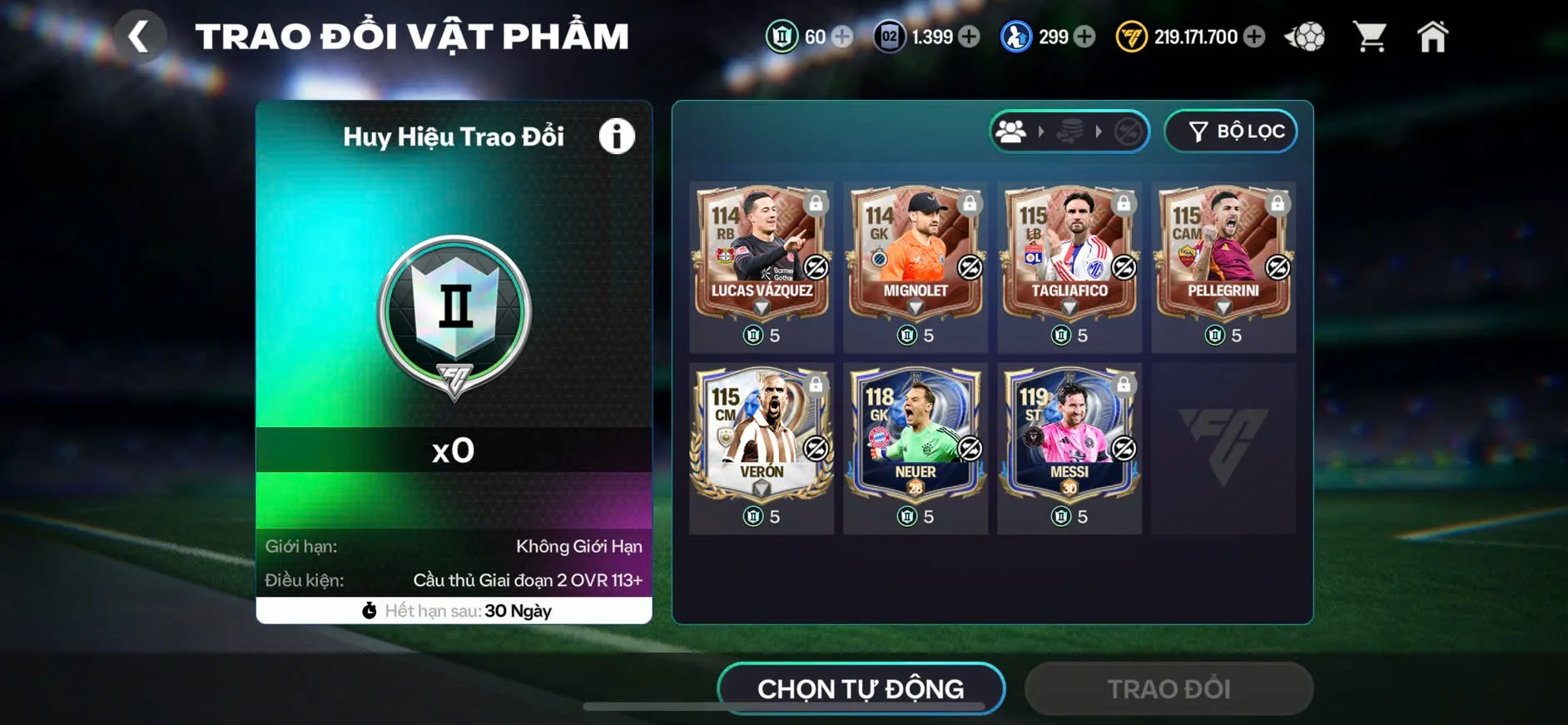Screen dimensions: 1568x725
Task: Select the coin sorting icon in the filter bar
Action: point(1071,131)
